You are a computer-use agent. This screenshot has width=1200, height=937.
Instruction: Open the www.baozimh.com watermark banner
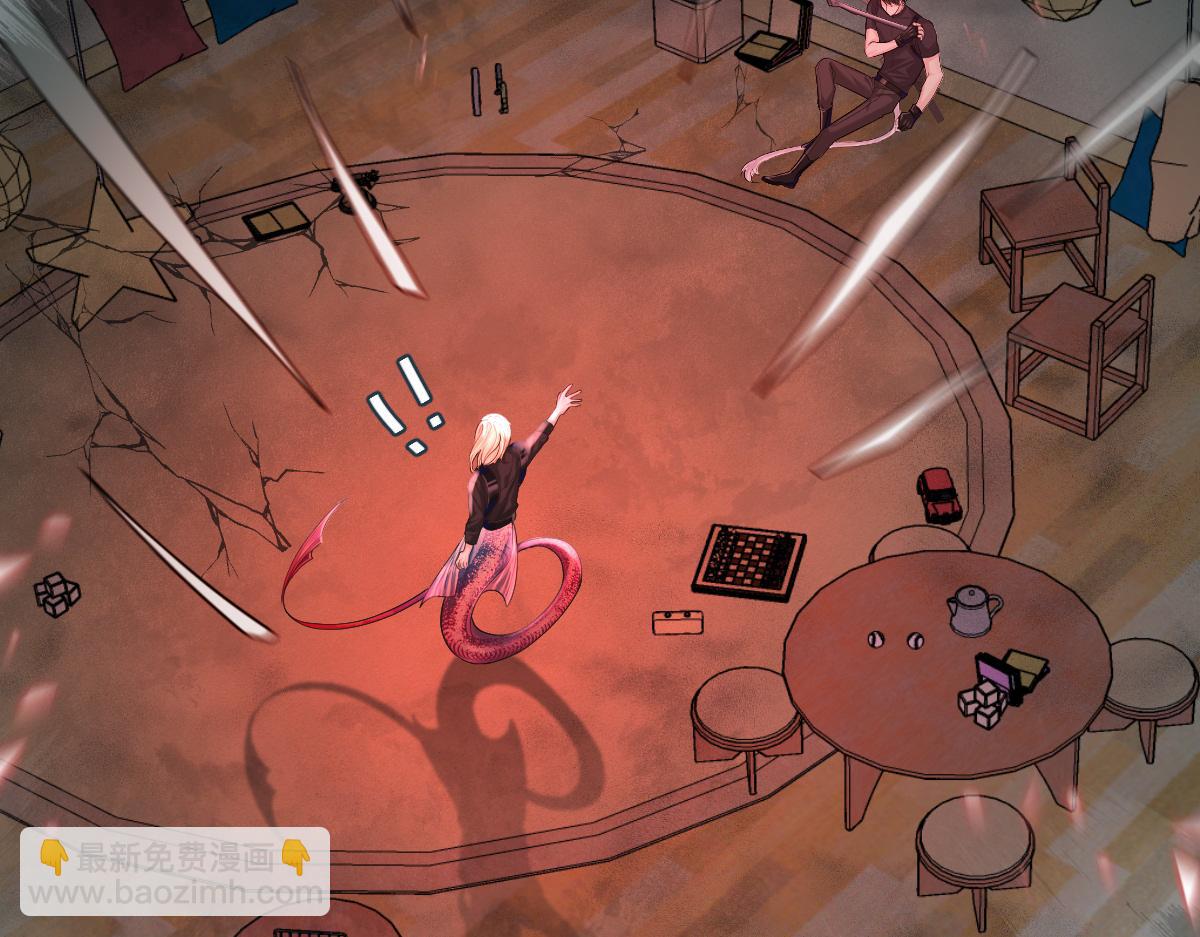[175, 871]
